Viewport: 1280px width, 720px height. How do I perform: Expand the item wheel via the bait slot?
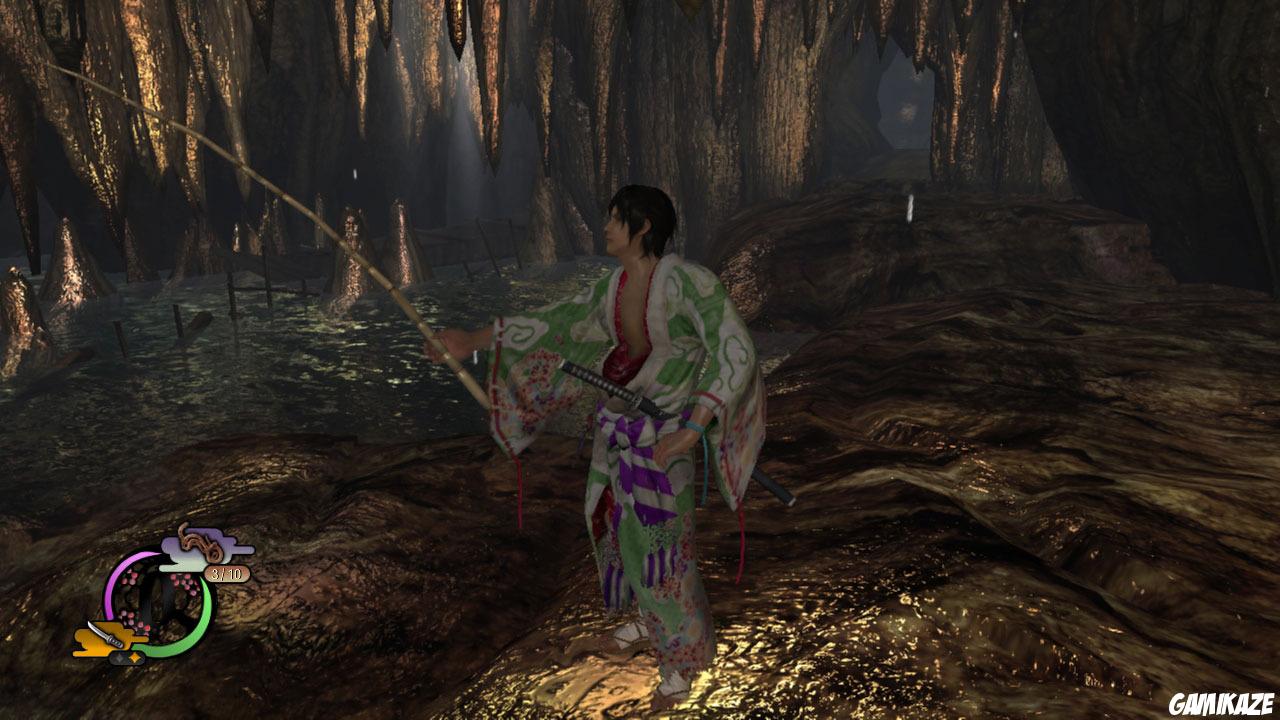pos(200,543)
